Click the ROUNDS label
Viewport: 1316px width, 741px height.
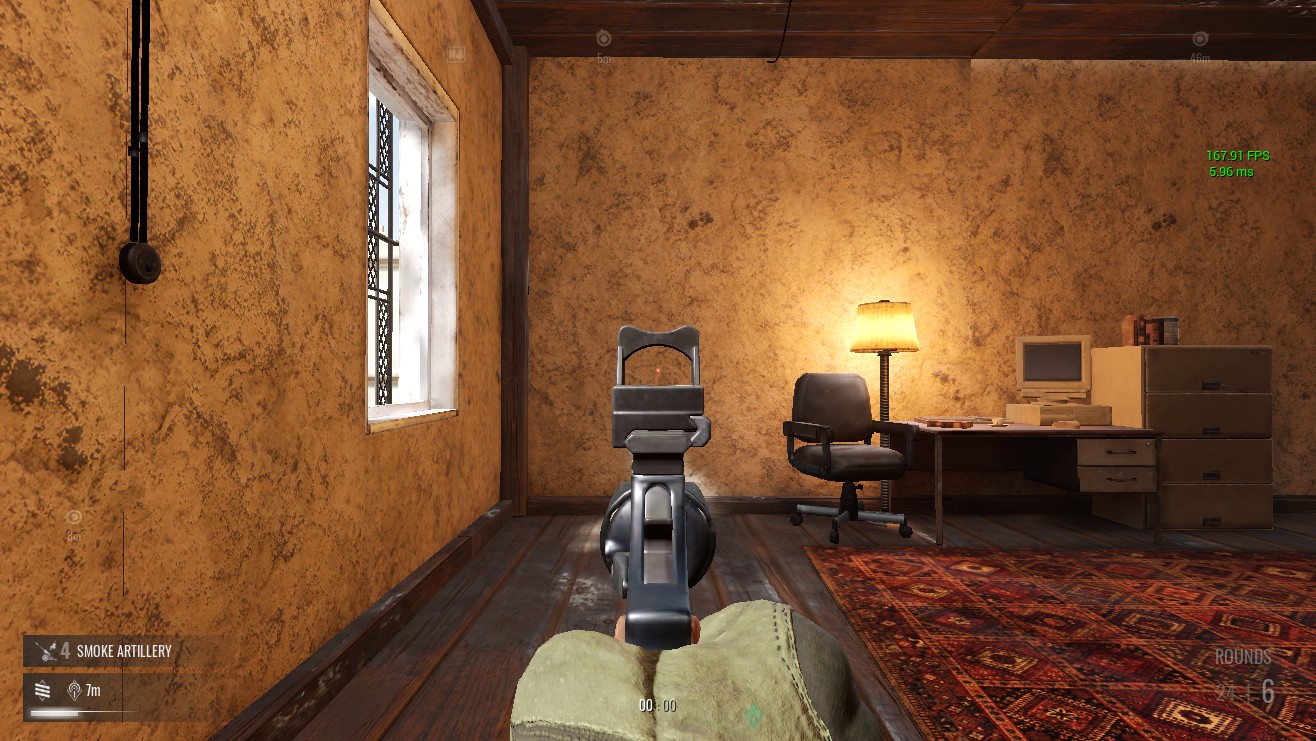pyautogui.click(x=1242, y=657)
